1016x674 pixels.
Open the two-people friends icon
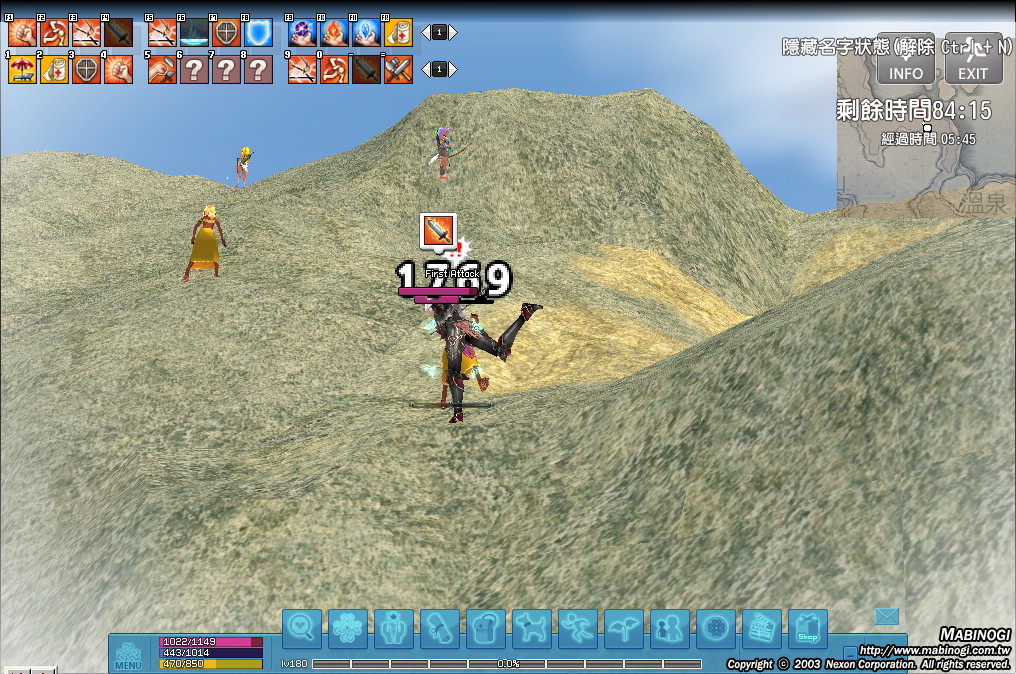coord(670,629)
